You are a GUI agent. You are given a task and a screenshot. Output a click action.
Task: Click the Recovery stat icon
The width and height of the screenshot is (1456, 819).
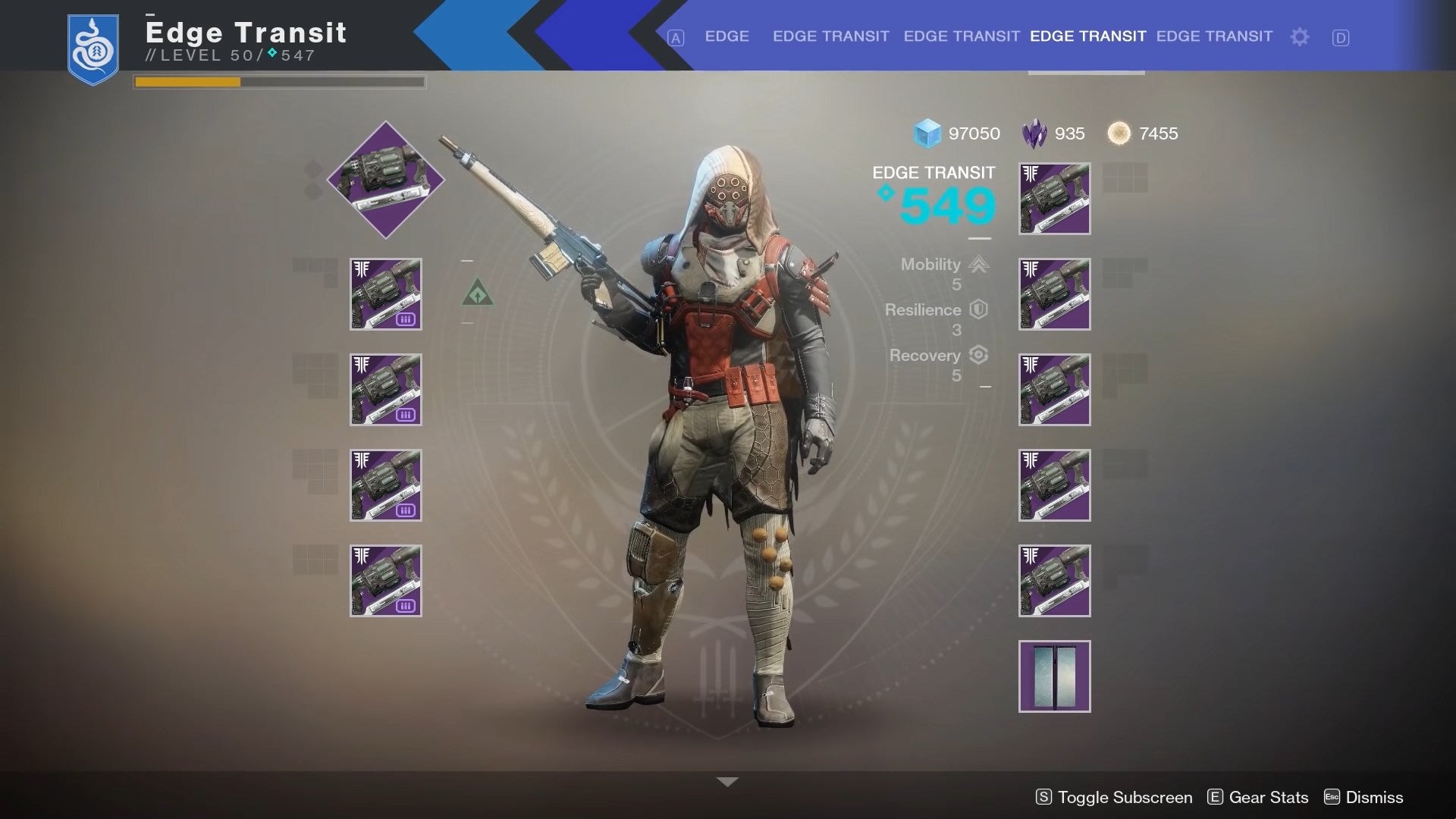pyautogui.click(x=979, y=356)
